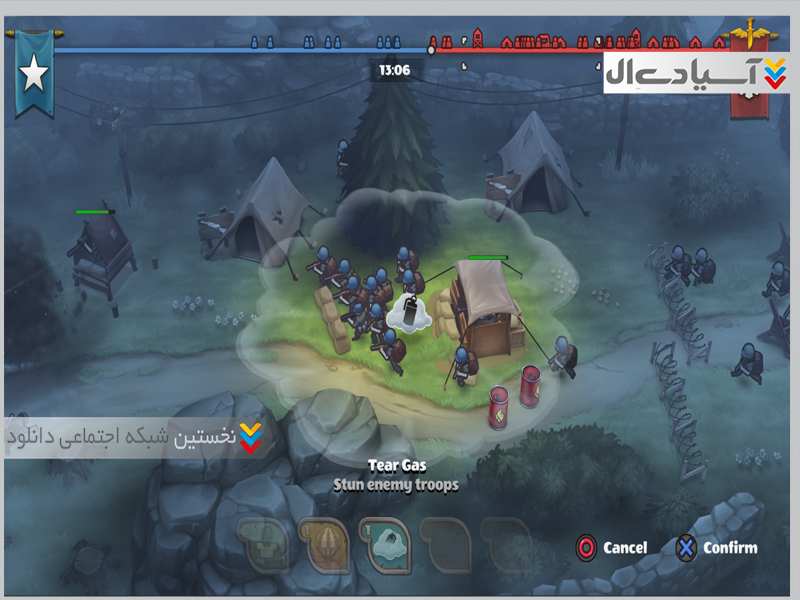Image resolution: width=800 pixels, height=600 pixels.
Task: Click the Confirm label
Action: (x=730, y=548)
